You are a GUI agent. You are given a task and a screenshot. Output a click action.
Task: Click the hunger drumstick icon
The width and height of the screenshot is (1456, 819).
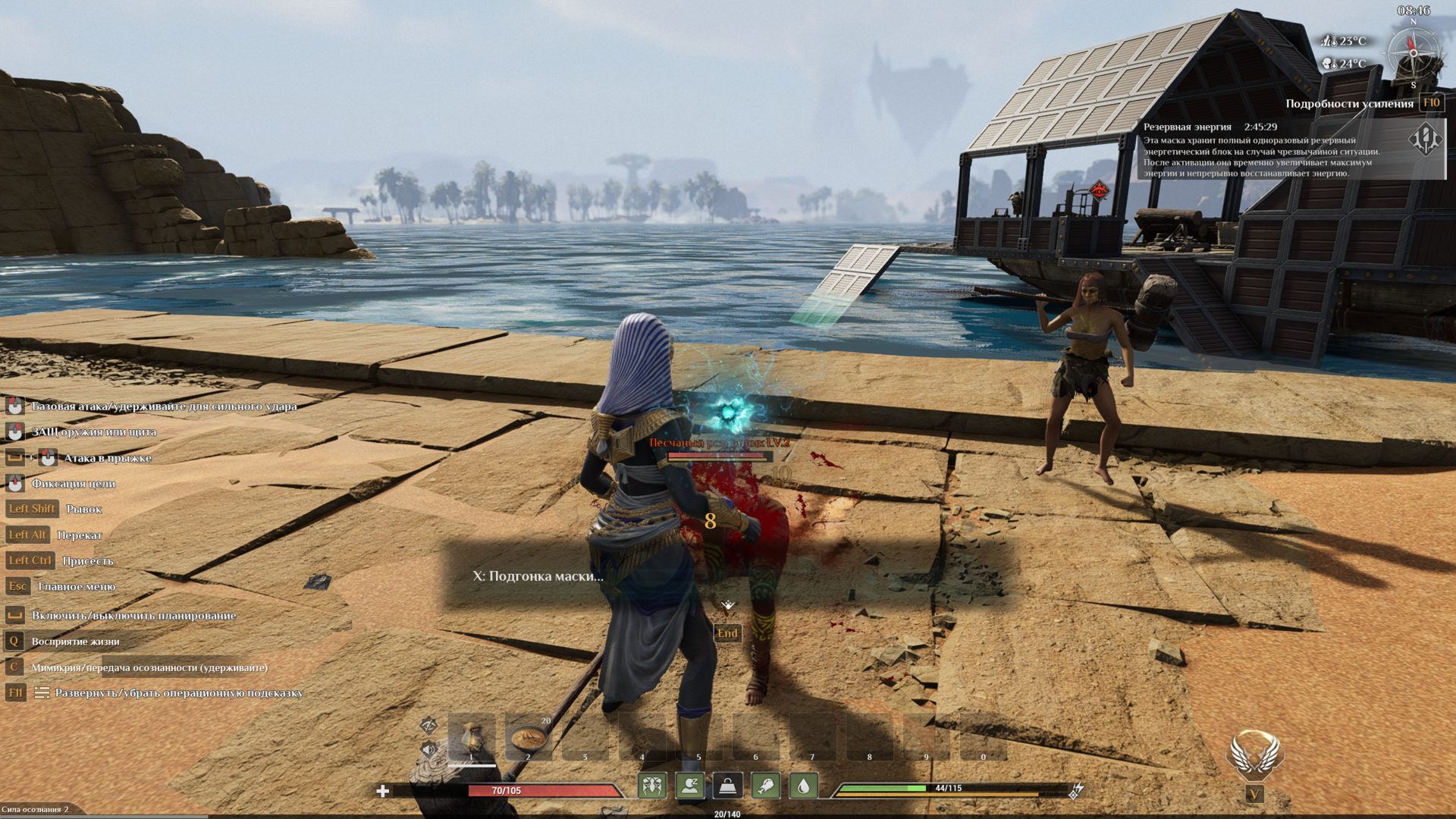(x=766, y=786)
